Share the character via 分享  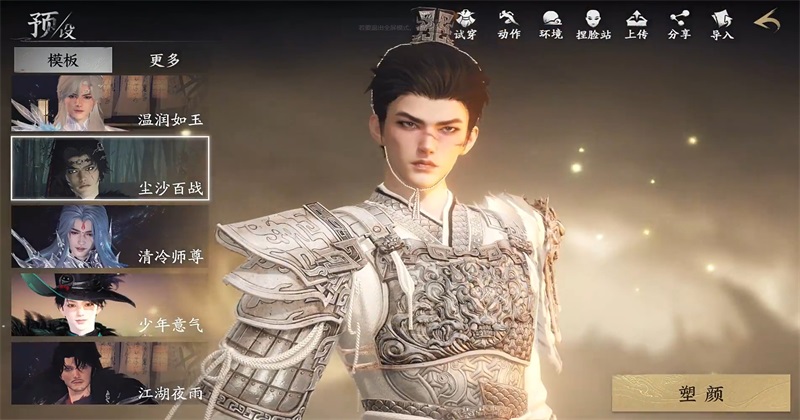tap(679, 24)
